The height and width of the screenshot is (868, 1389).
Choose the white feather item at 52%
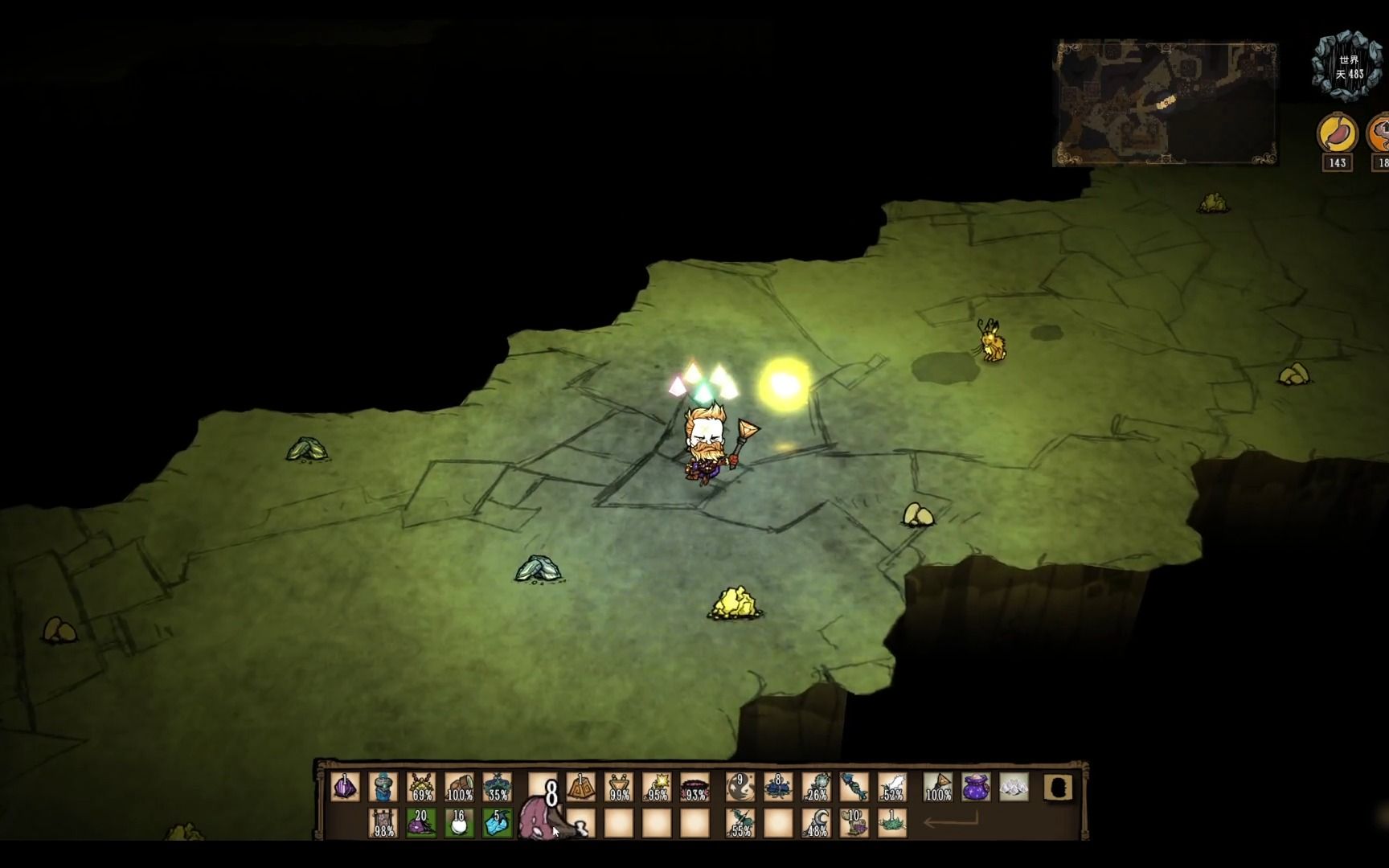pos(892,787)
